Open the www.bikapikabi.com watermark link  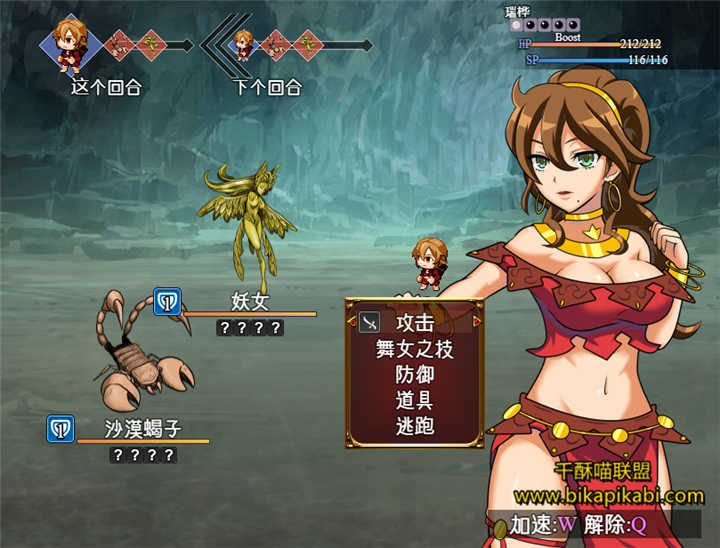pyautogui.click(x=608, y=495)
